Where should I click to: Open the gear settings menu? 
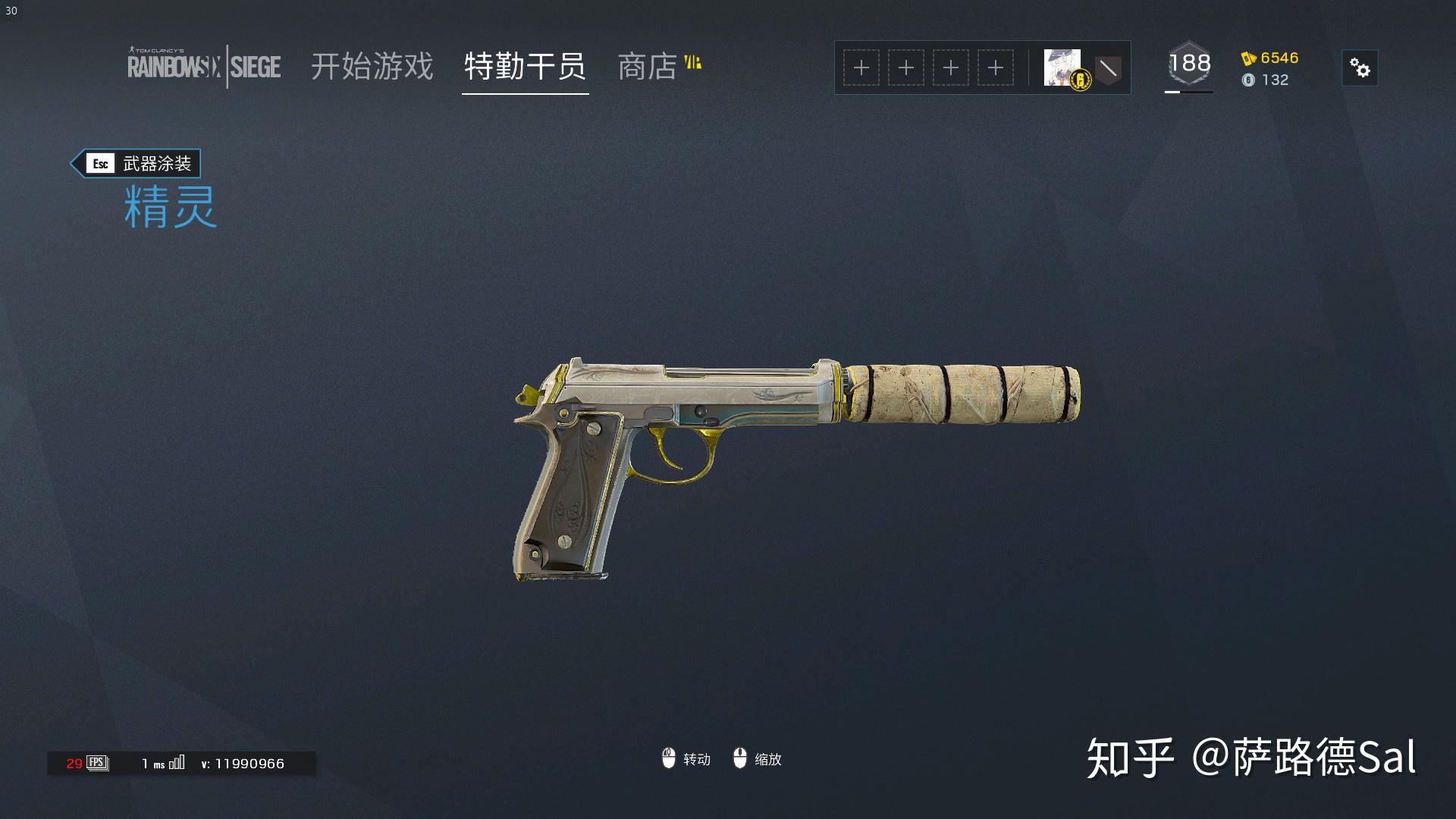[x=1360, y=68]
